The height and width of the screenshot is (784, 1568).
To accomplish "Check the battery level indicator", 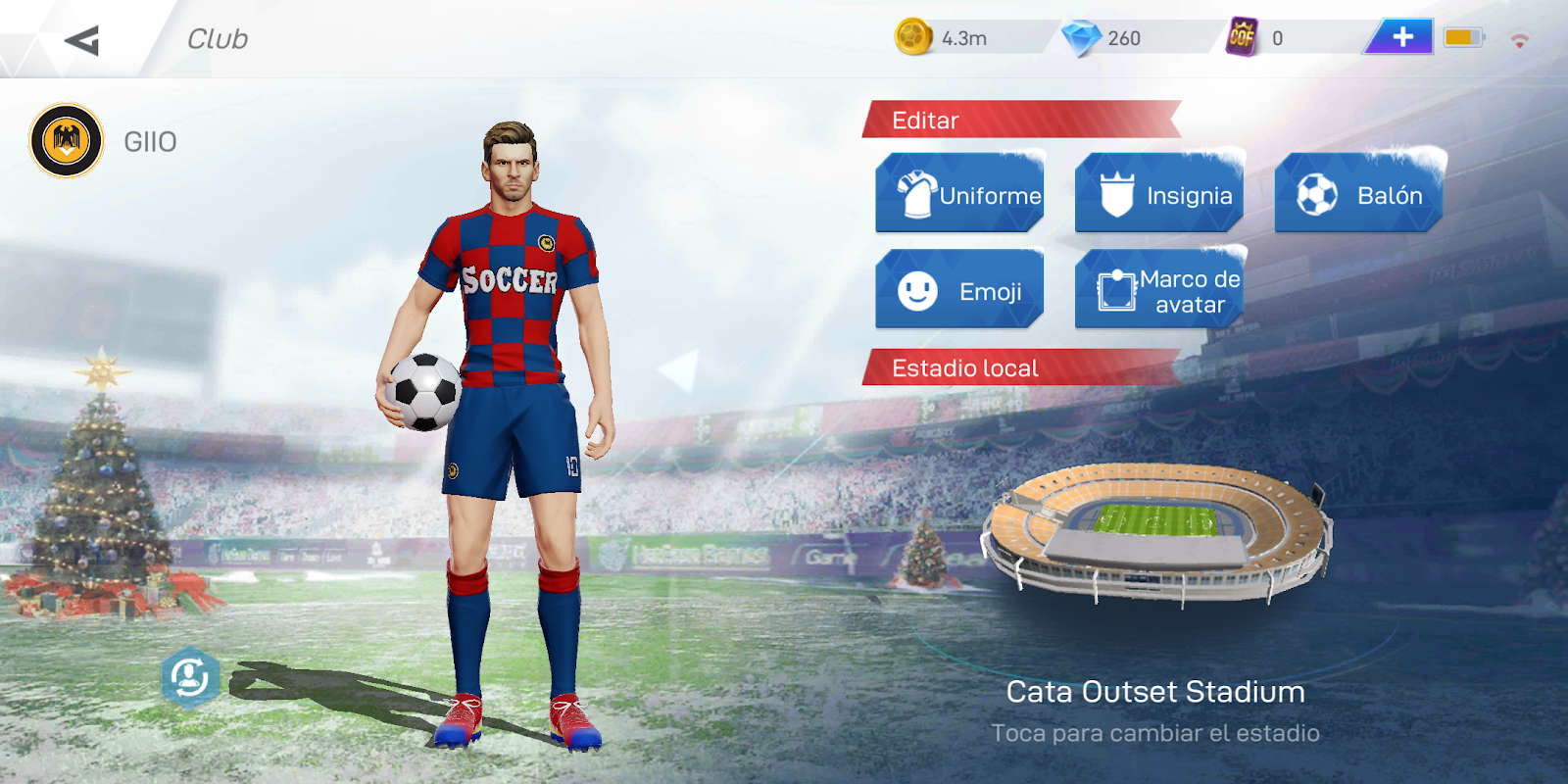I will pyautogui.click(x=1463, y=36).
